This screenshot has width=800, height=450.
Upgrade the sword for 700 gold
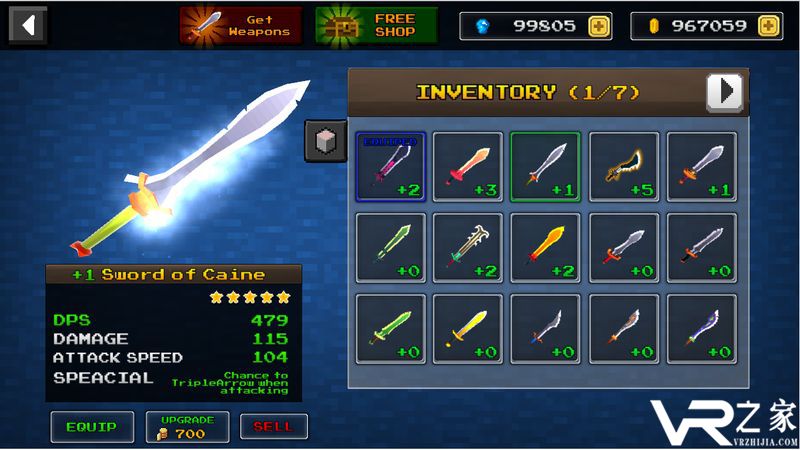tap(187, 427)
